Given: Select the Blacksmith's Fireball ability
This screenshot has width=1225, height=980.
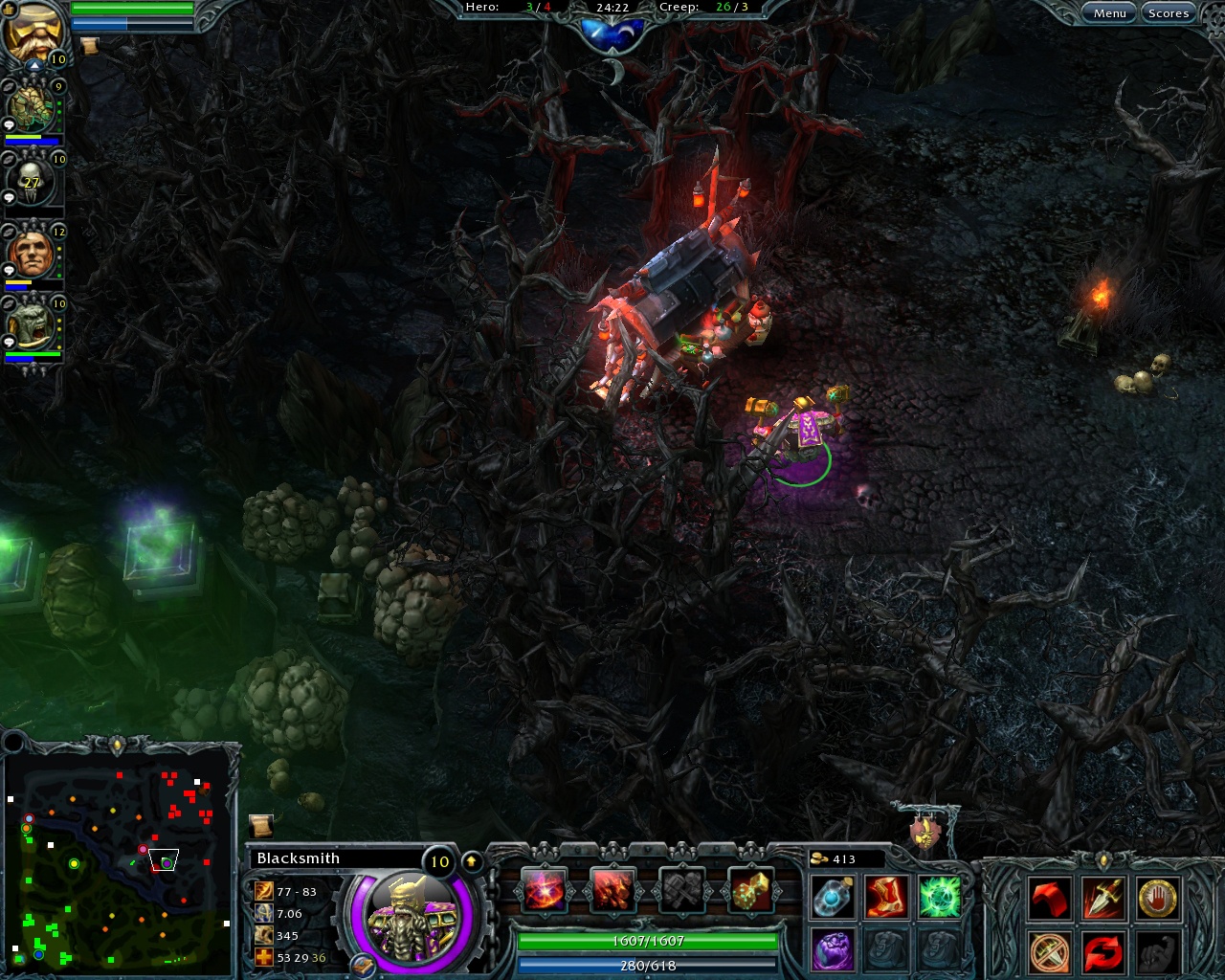Looking at the screenshot, I should coord(543,889).
